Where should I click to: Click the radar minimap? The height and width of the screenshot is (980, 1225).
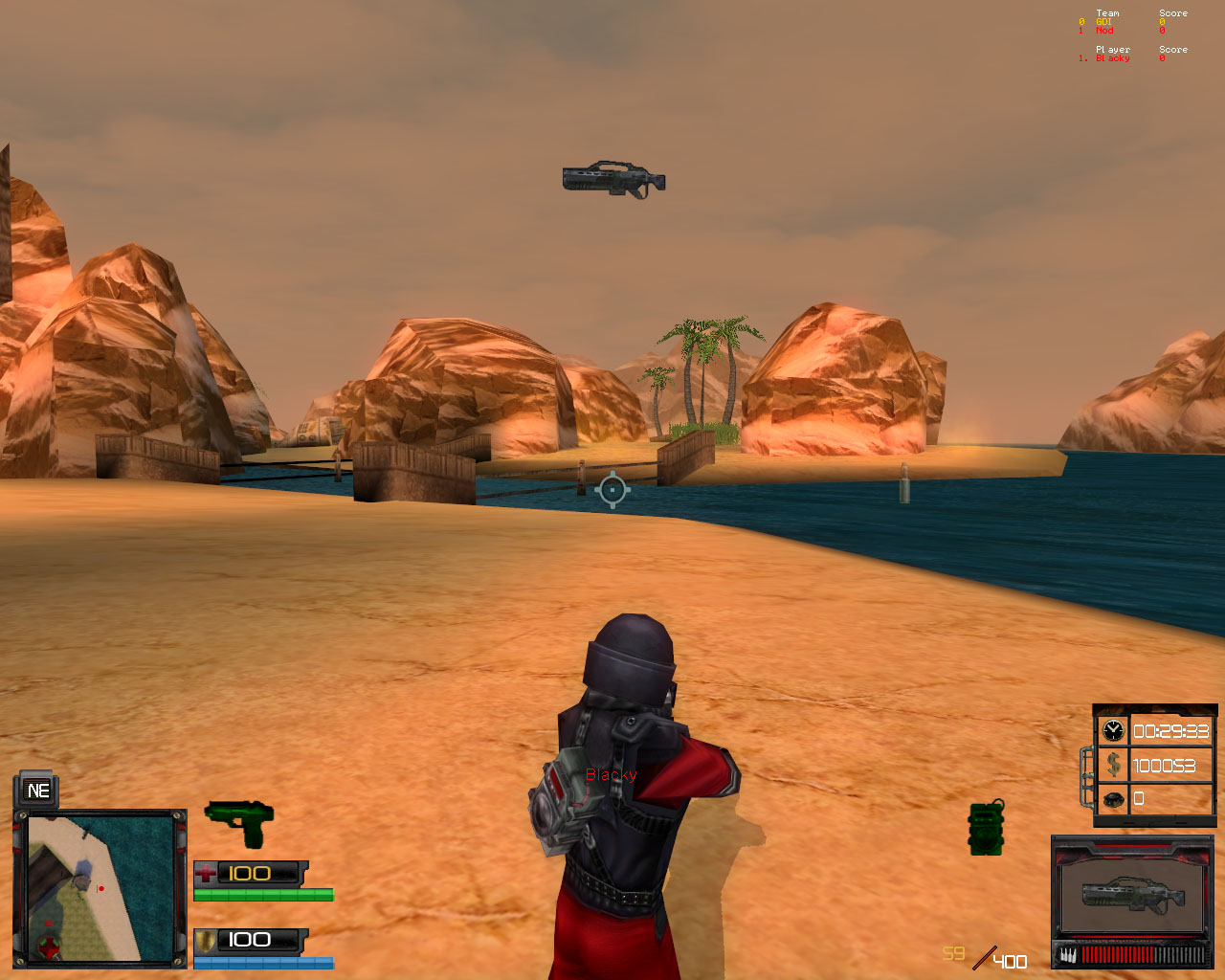tap(99, 887)
